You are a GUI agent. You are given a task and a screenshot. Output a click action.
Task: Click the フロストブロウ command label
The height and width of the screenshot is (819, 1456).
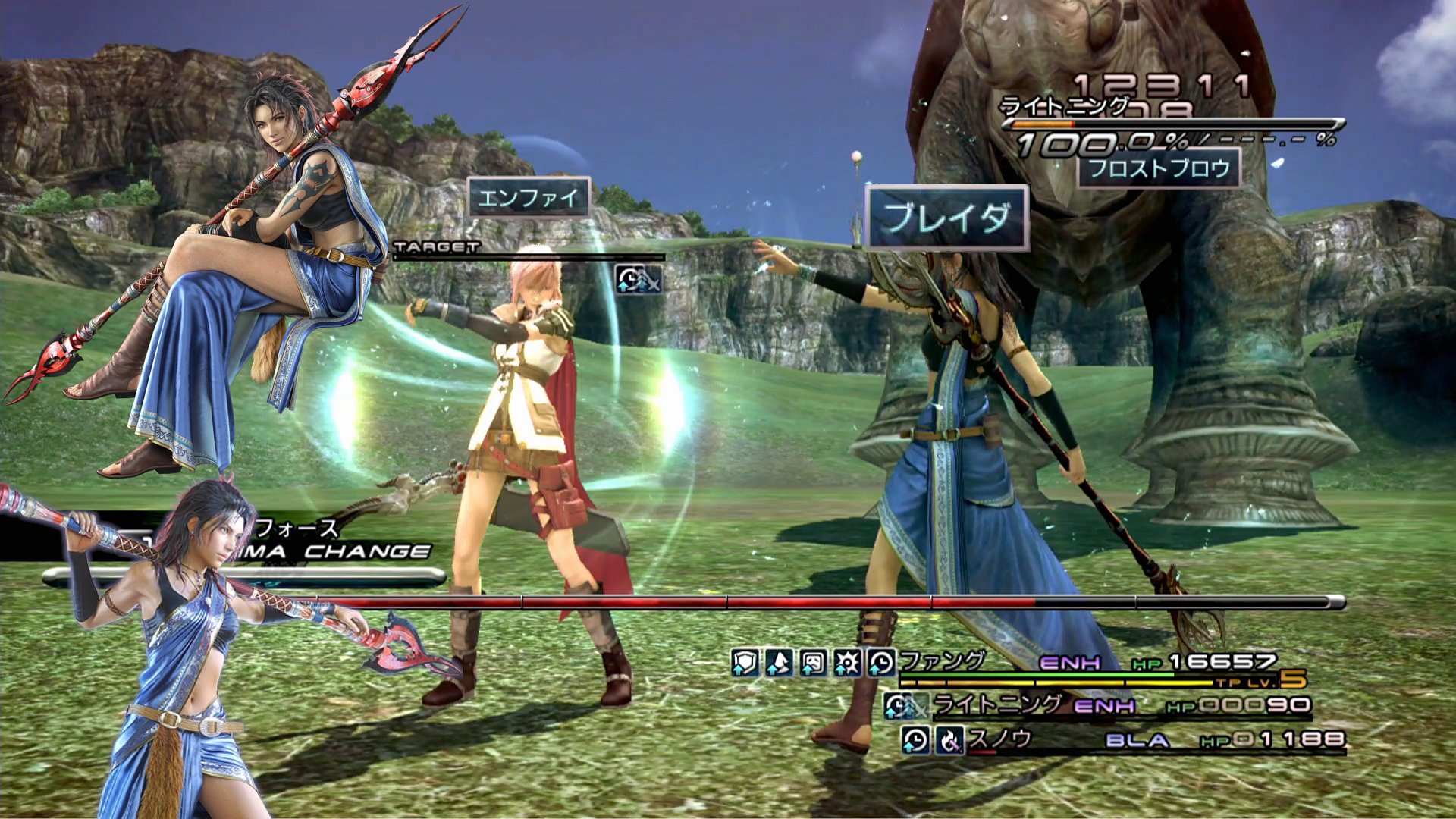click(x=1159, y=168)
